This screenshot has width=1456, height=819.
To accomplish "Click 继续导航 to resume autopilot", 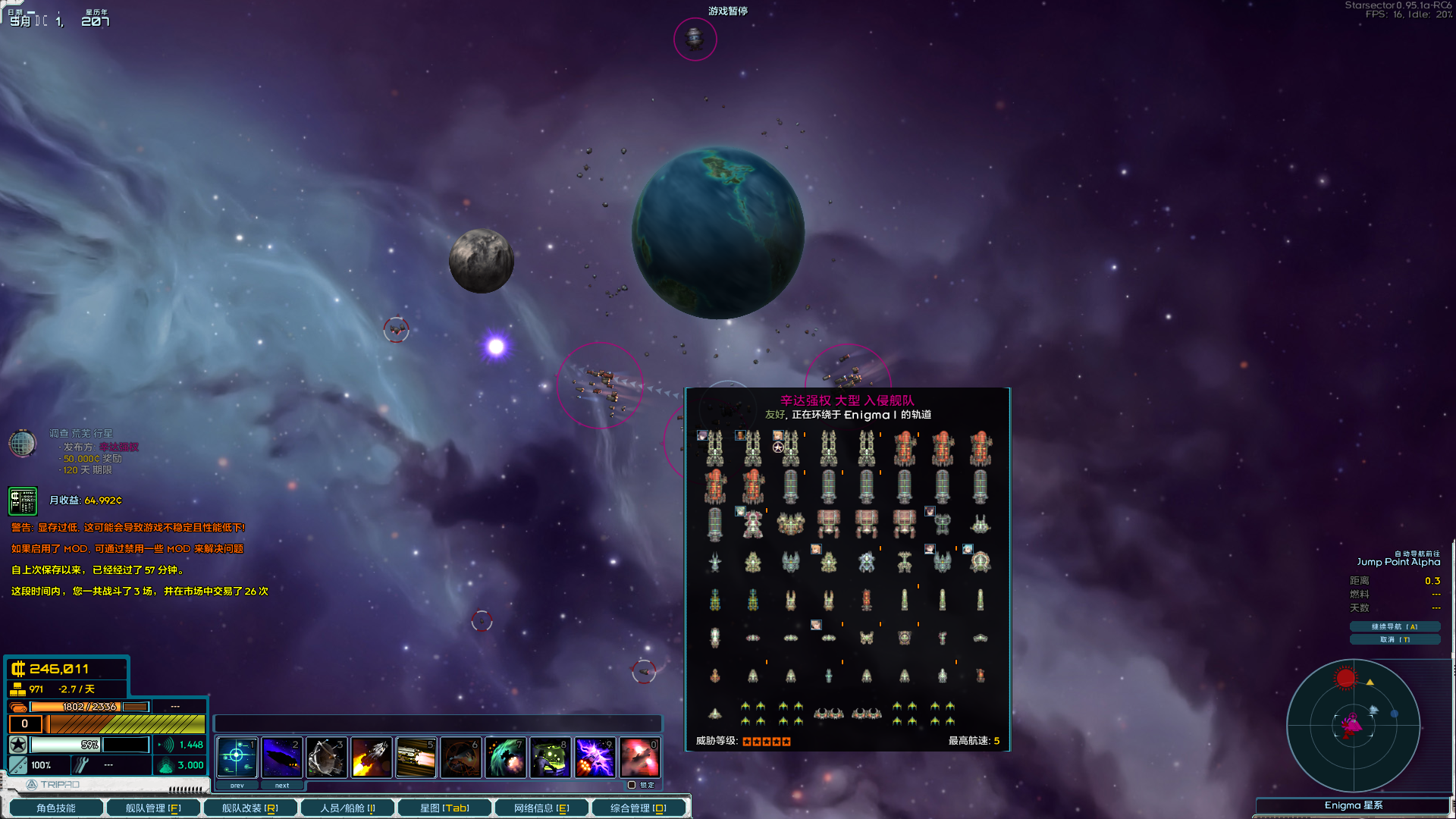I will tap(1395, 626).
